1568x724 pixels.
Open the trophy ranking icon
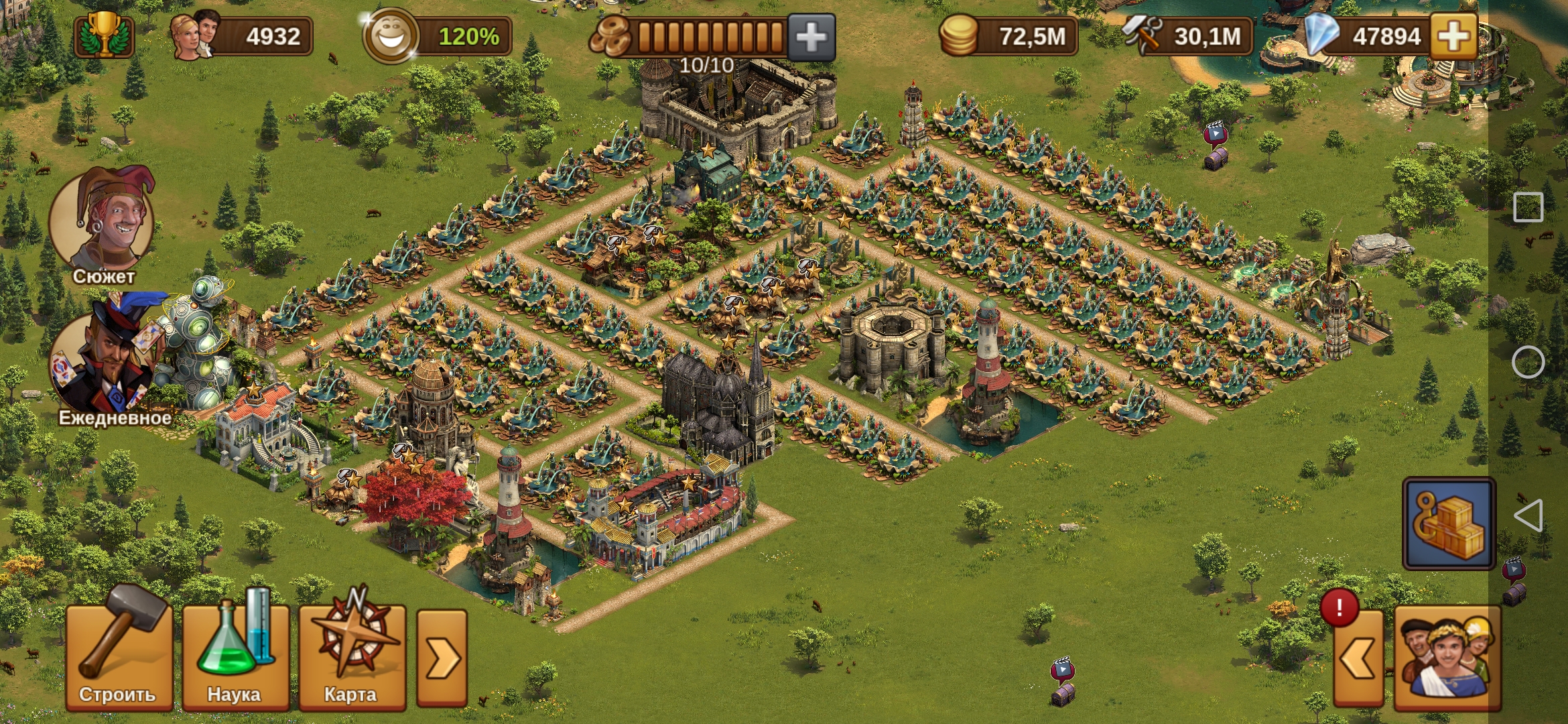(105, 36)
